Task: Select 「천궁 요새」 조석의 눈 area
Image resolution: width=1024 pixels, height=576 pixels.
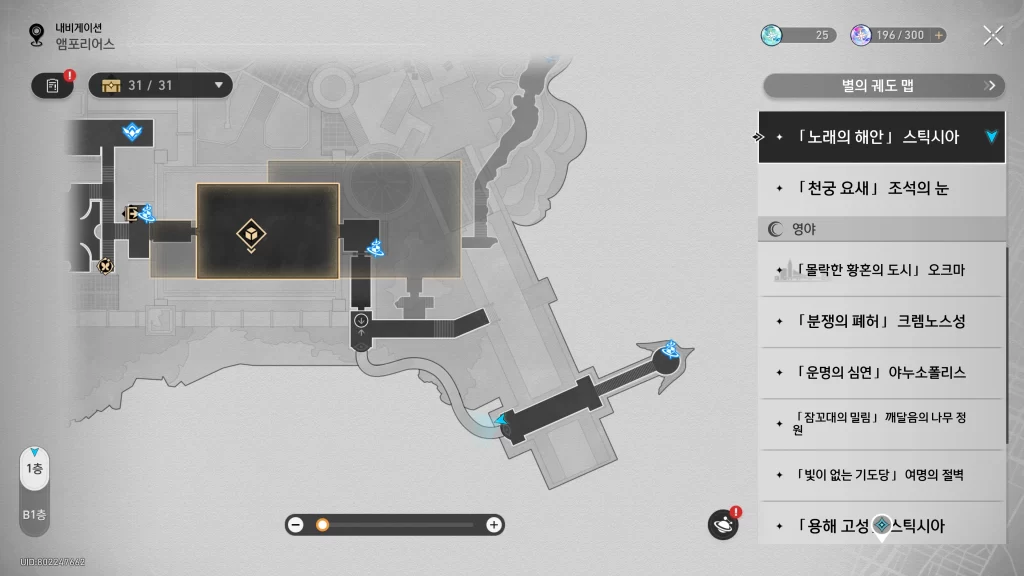Action: (881, 188)
